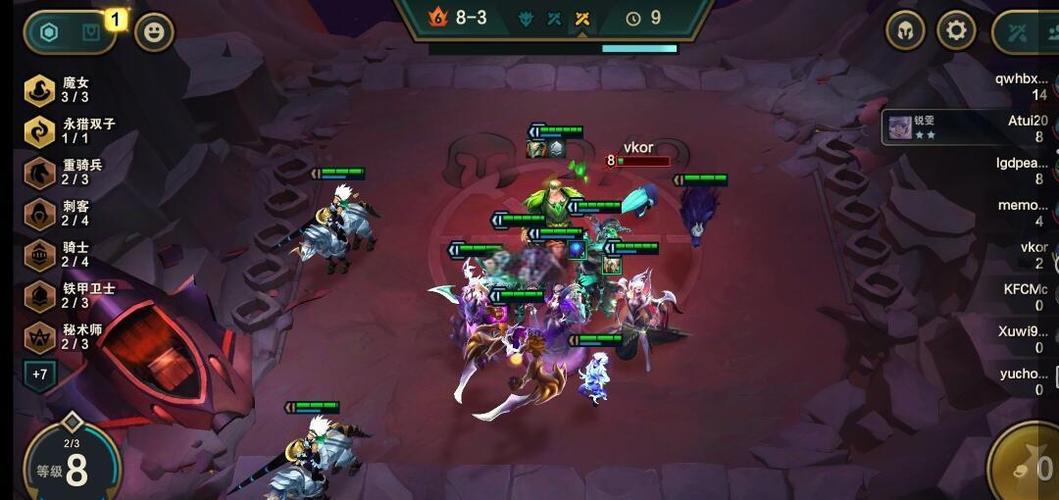View player lgdpea's board
Image resolution: width=1059 pixels, height=500 pixels.
point(1022,170)
